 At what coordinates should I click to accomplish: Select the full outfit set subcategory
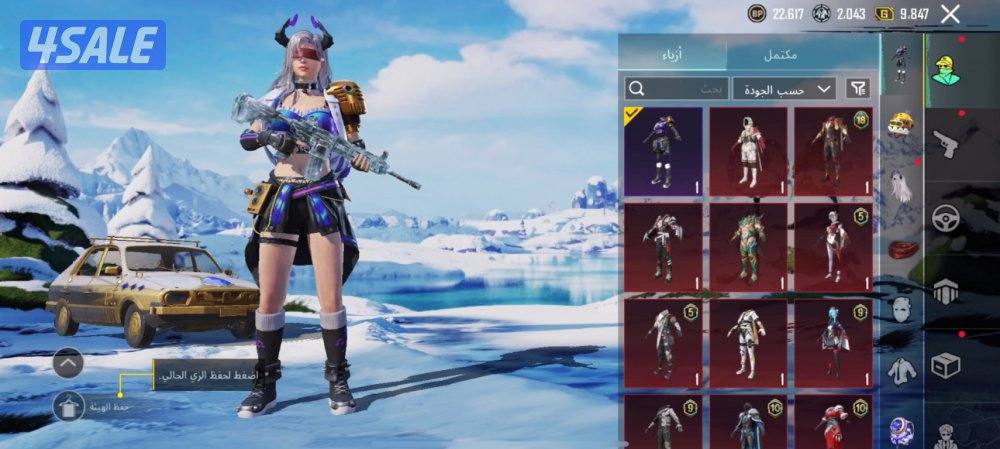pos(902,62)
